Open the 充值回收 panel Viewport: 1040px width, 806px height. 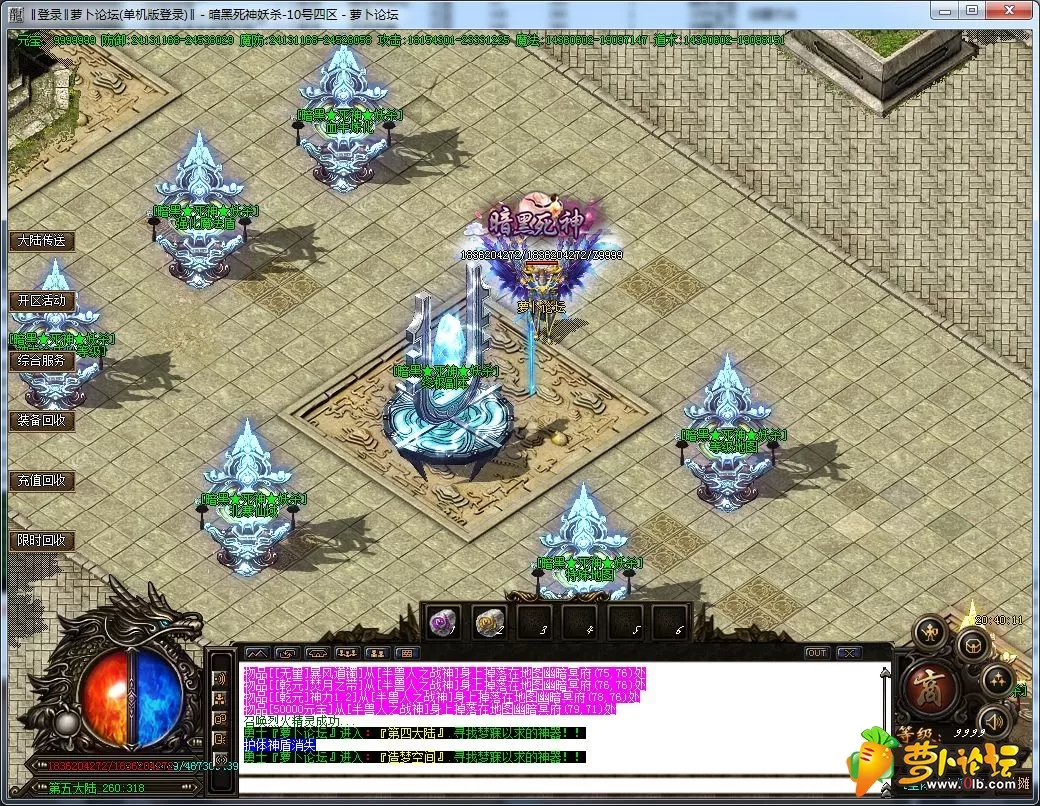point(43,480)
